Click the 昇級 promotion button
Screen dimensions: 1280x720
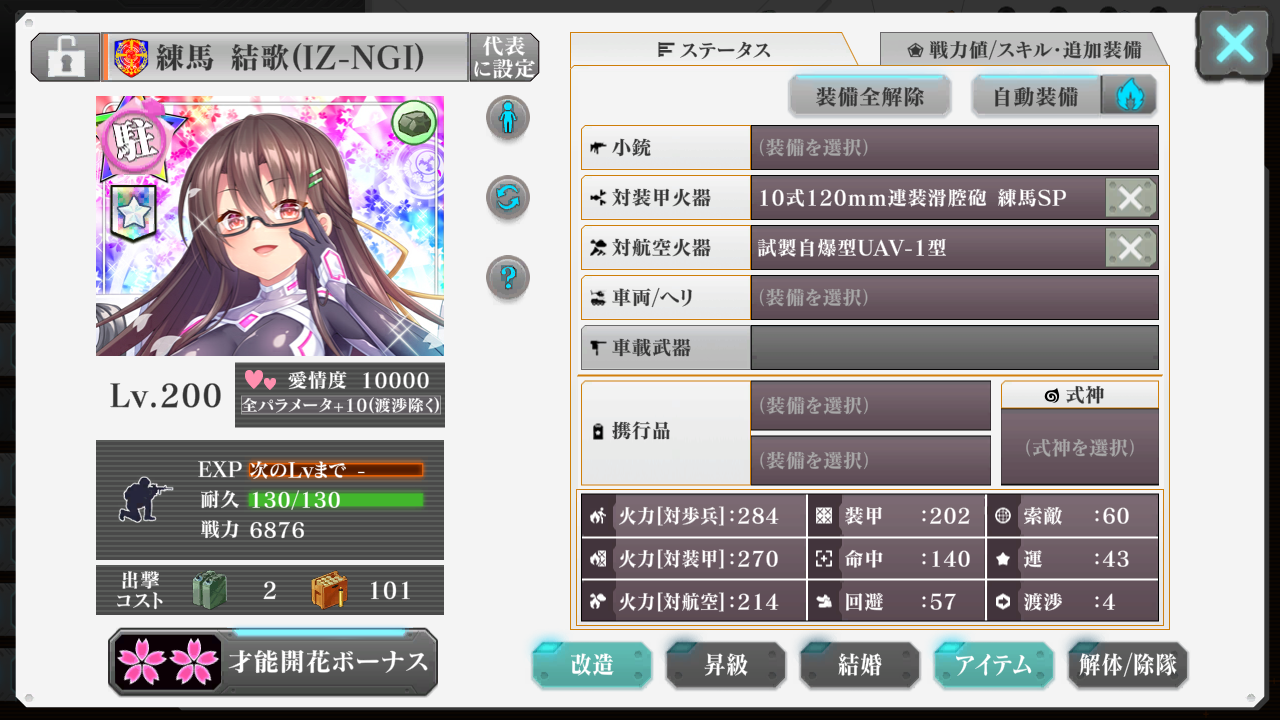pos(726,665)
